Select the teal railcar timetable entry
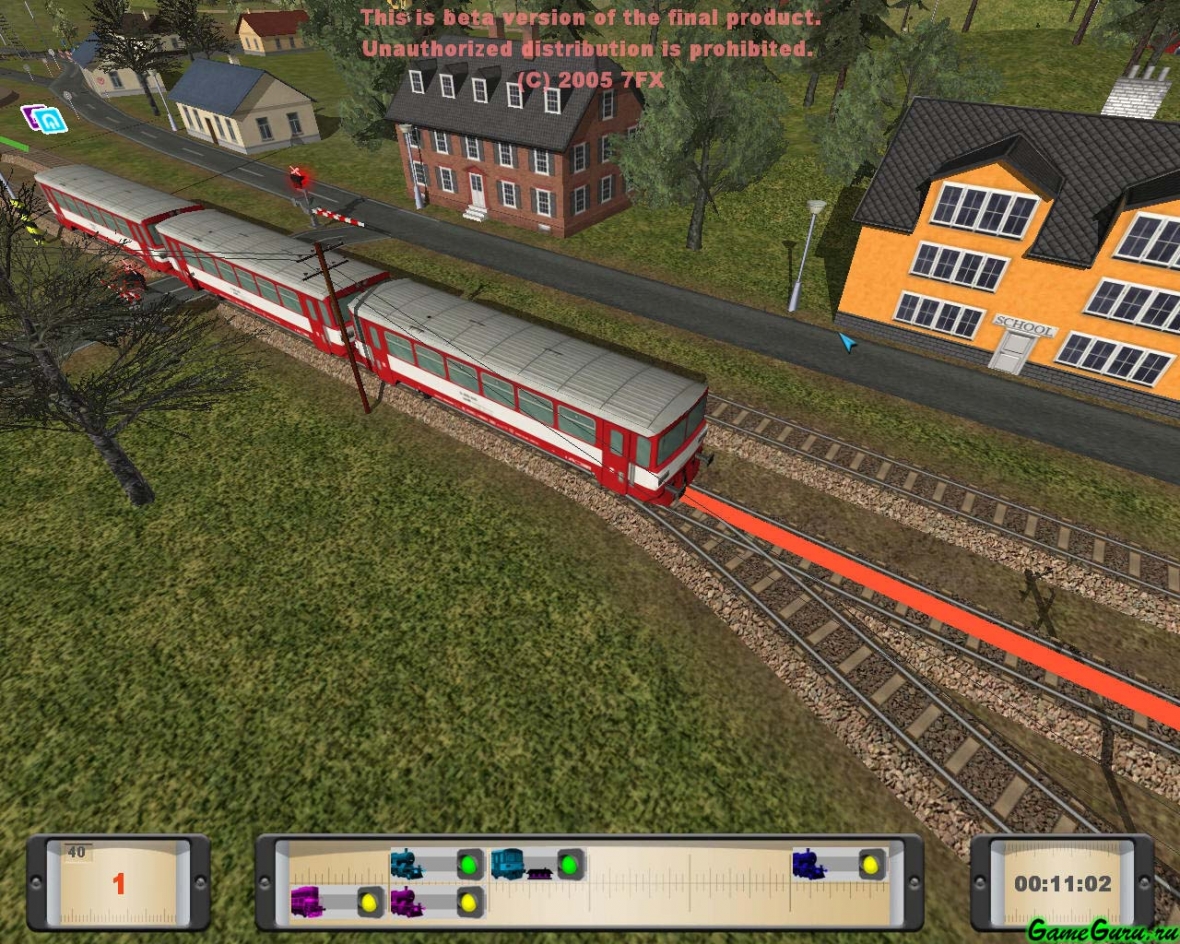Image resolution: width=1180 pixels, height=944 pixels. (509, 864)
